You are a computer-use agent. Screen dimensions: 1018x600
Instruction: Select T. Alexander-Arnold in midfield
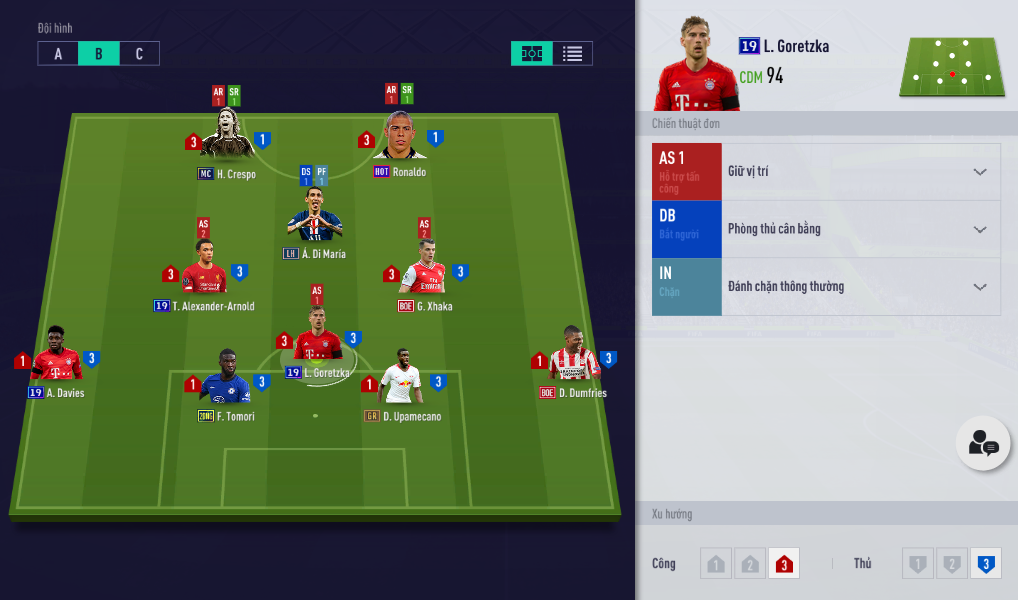(x=204, y=271)
